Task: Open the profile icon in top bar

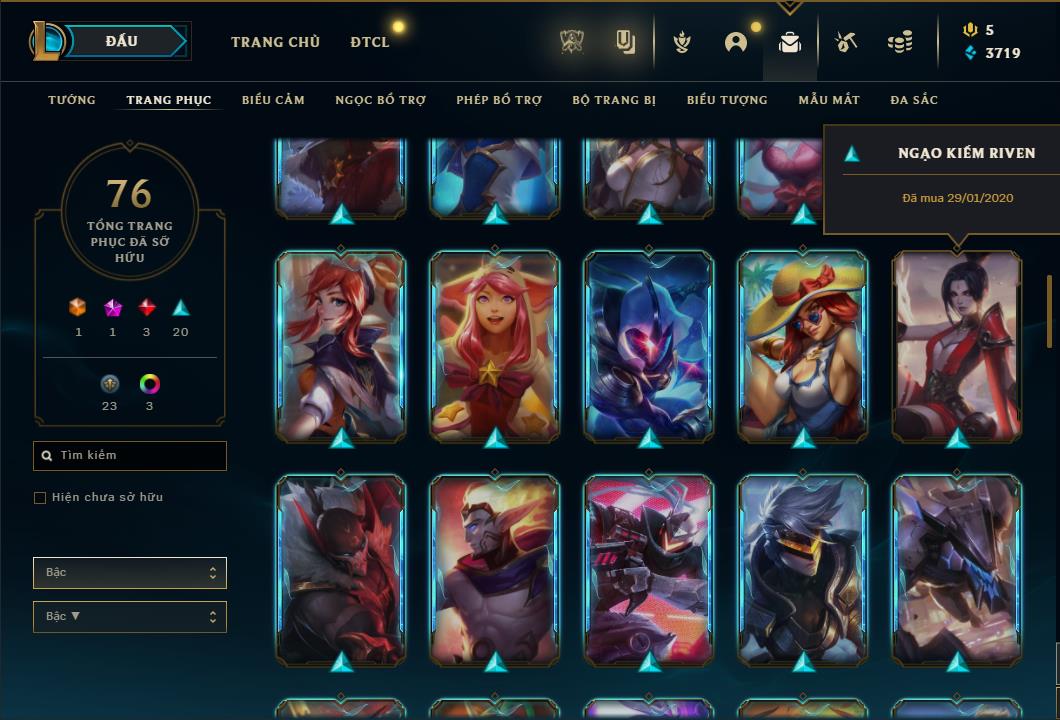Action: coord(736,42)
